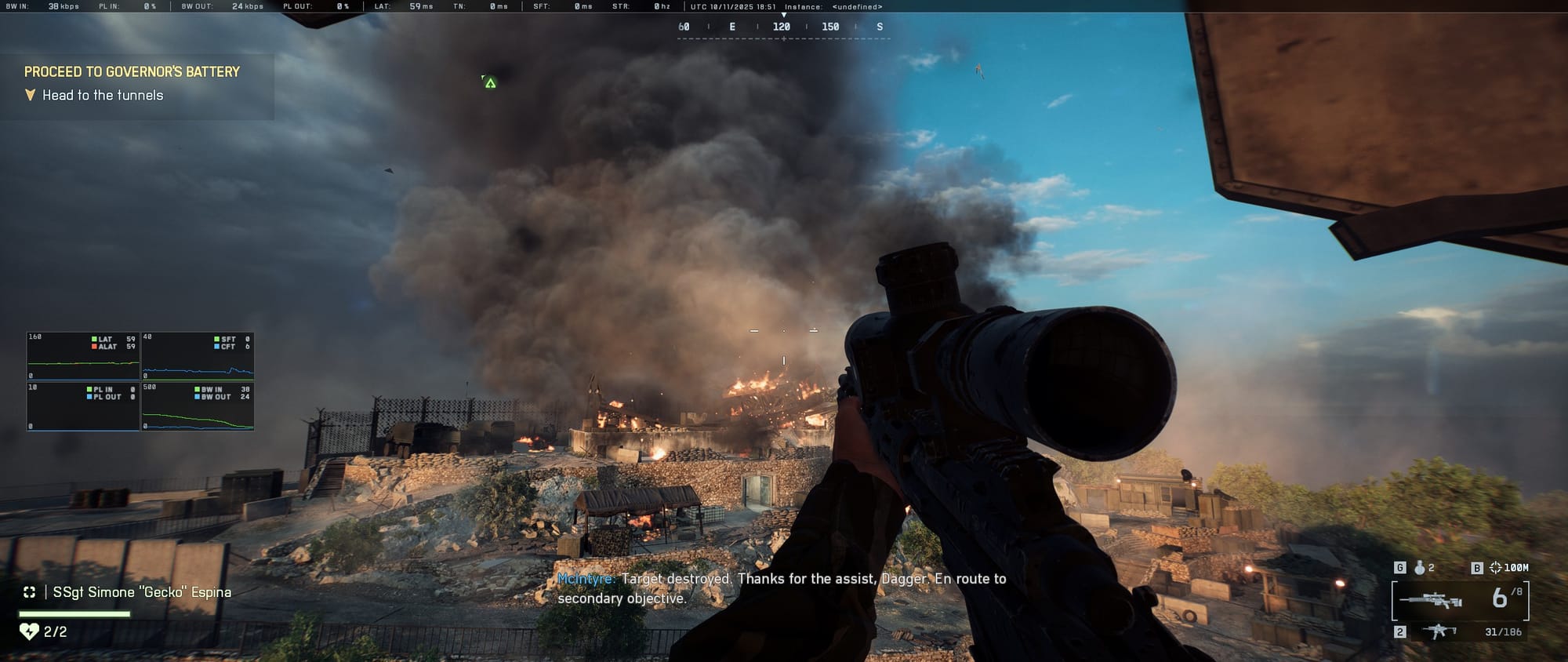Open the Instance undefined selector
The image size is (1568, 662).
pyautogui.click(x=858, y=6)
